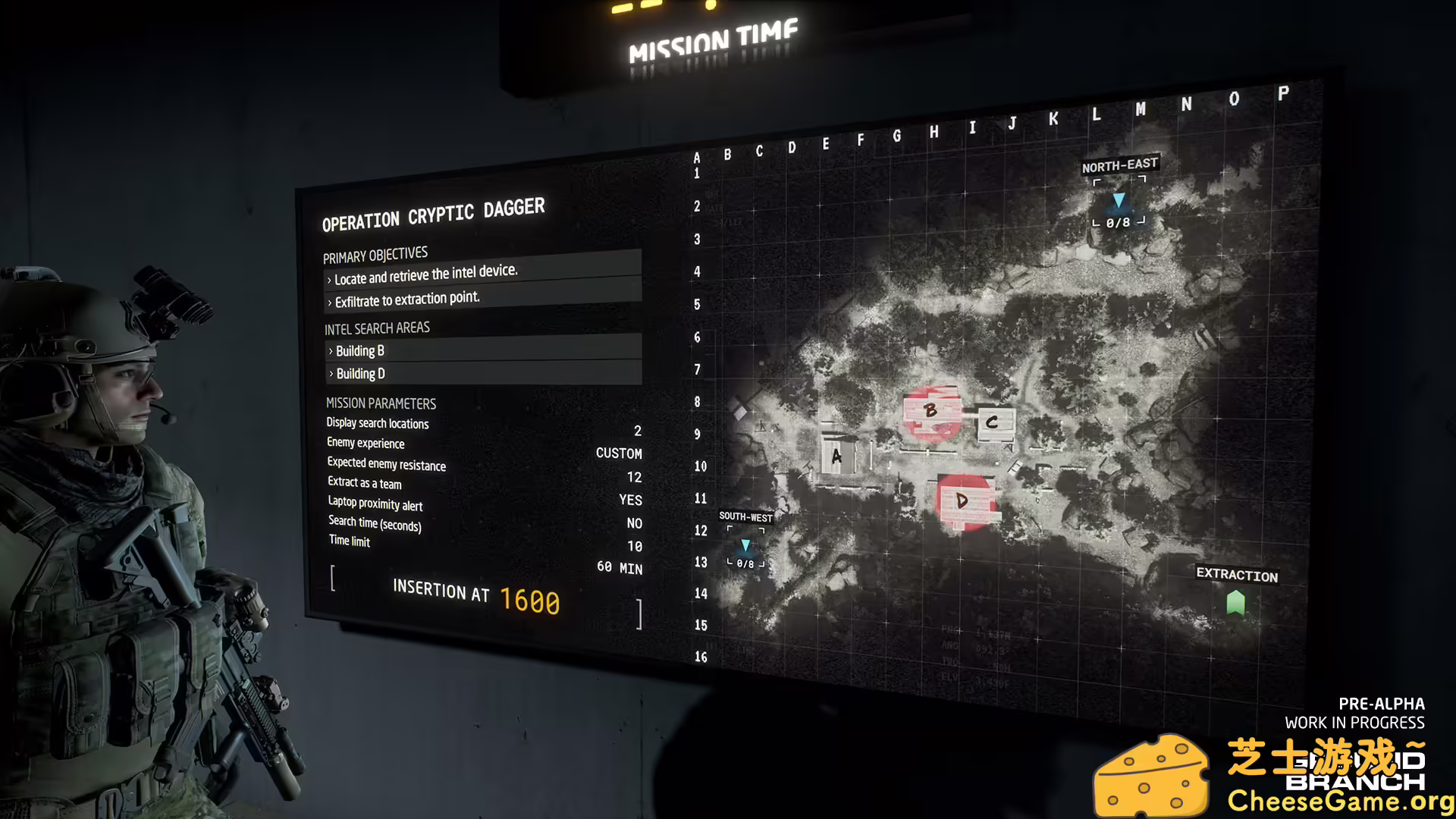Select Building D's red circle on the map
This screenshot has height=819, width=1456.
pyautogui.click(x=963, y=500)
